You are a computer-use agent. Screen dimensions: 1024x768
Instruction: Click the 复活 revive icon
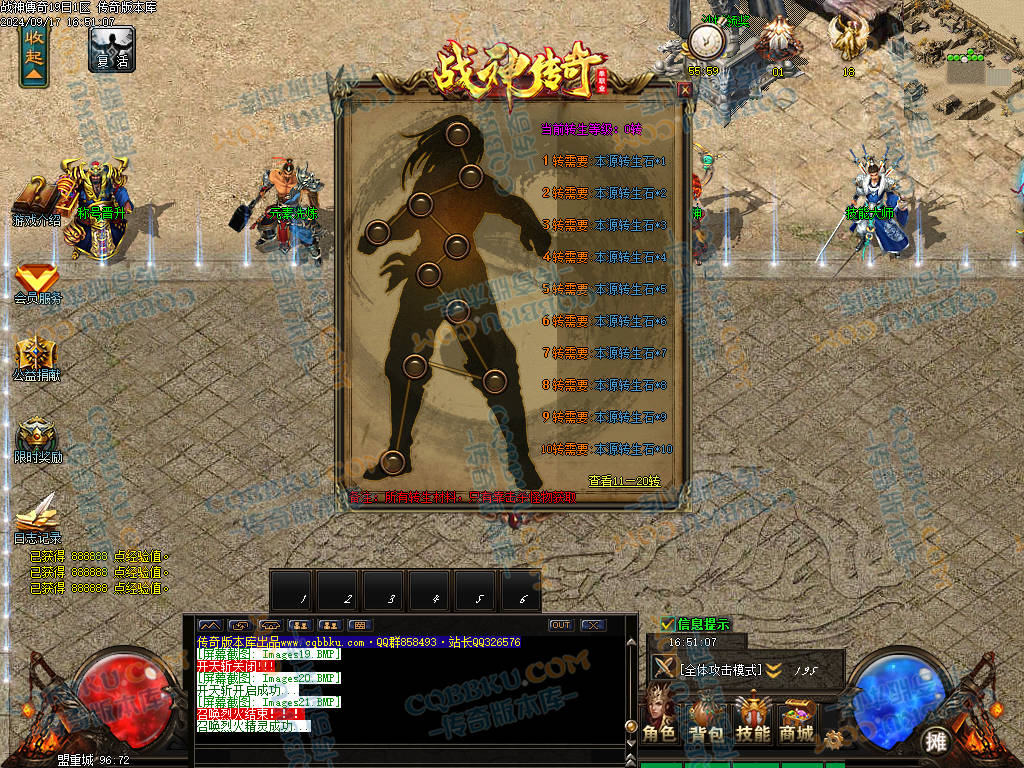click(x=111, y=49)
